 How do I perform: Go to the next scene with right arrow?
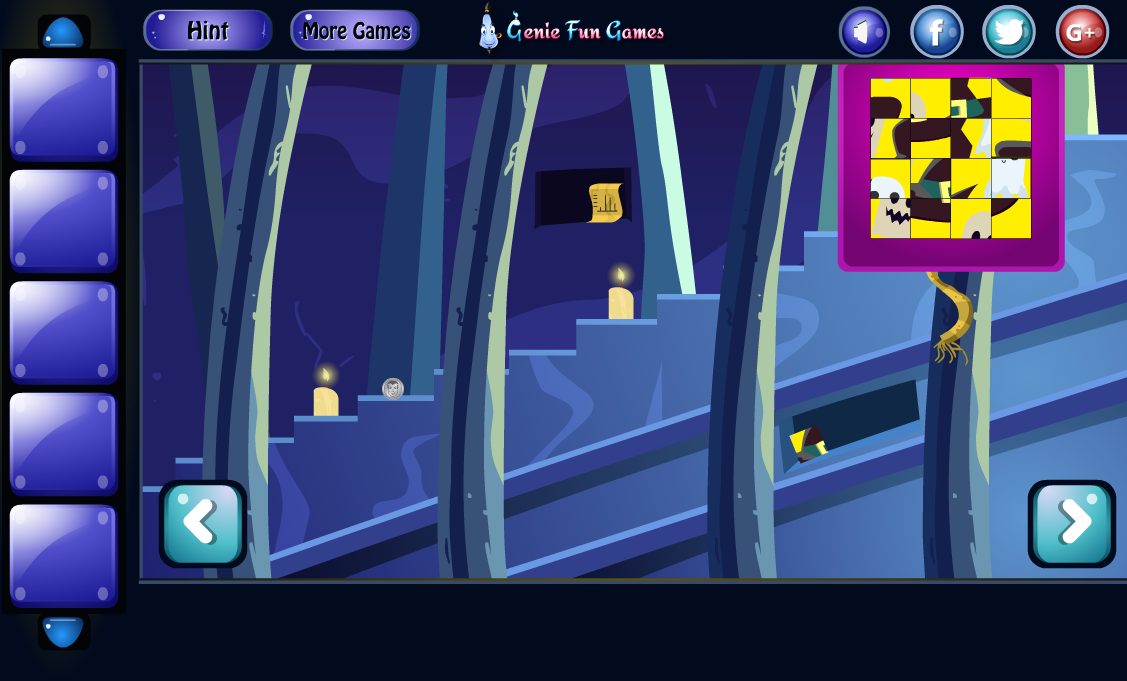1071,523
